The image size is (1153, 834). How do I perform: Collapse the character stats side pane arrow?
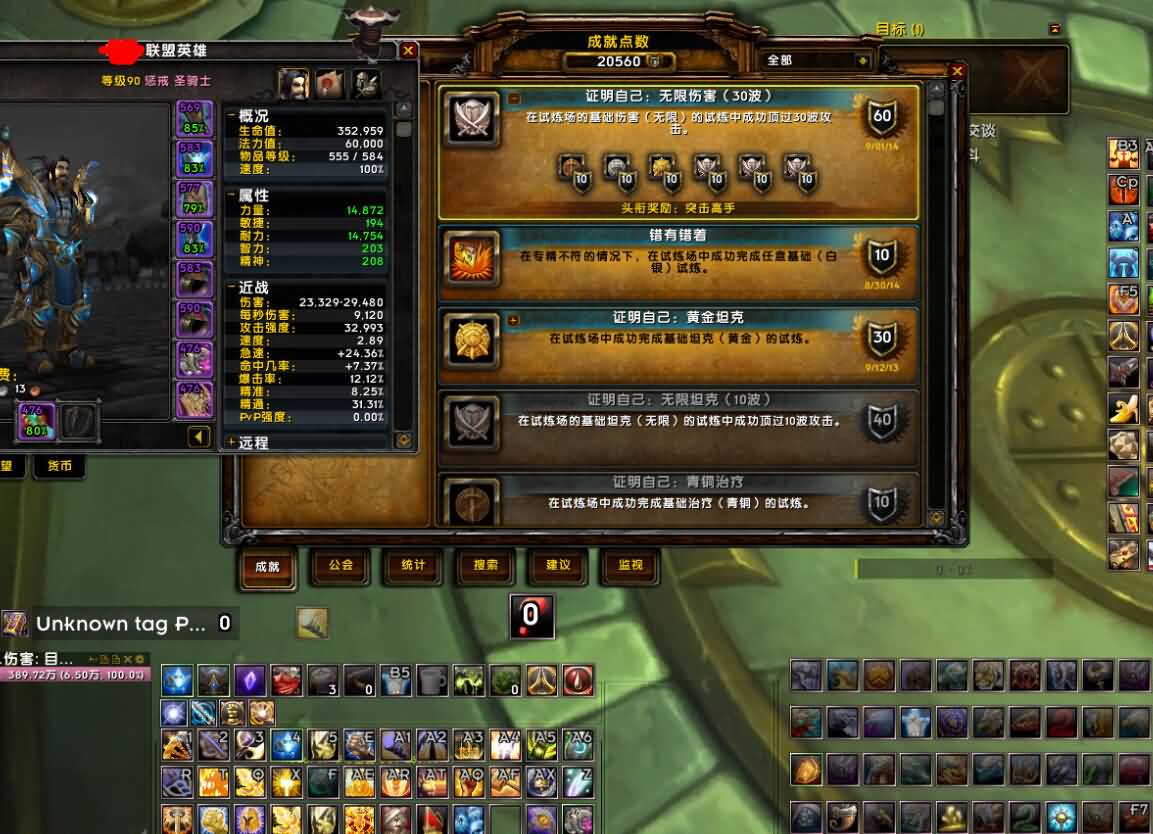pos(199,437)
